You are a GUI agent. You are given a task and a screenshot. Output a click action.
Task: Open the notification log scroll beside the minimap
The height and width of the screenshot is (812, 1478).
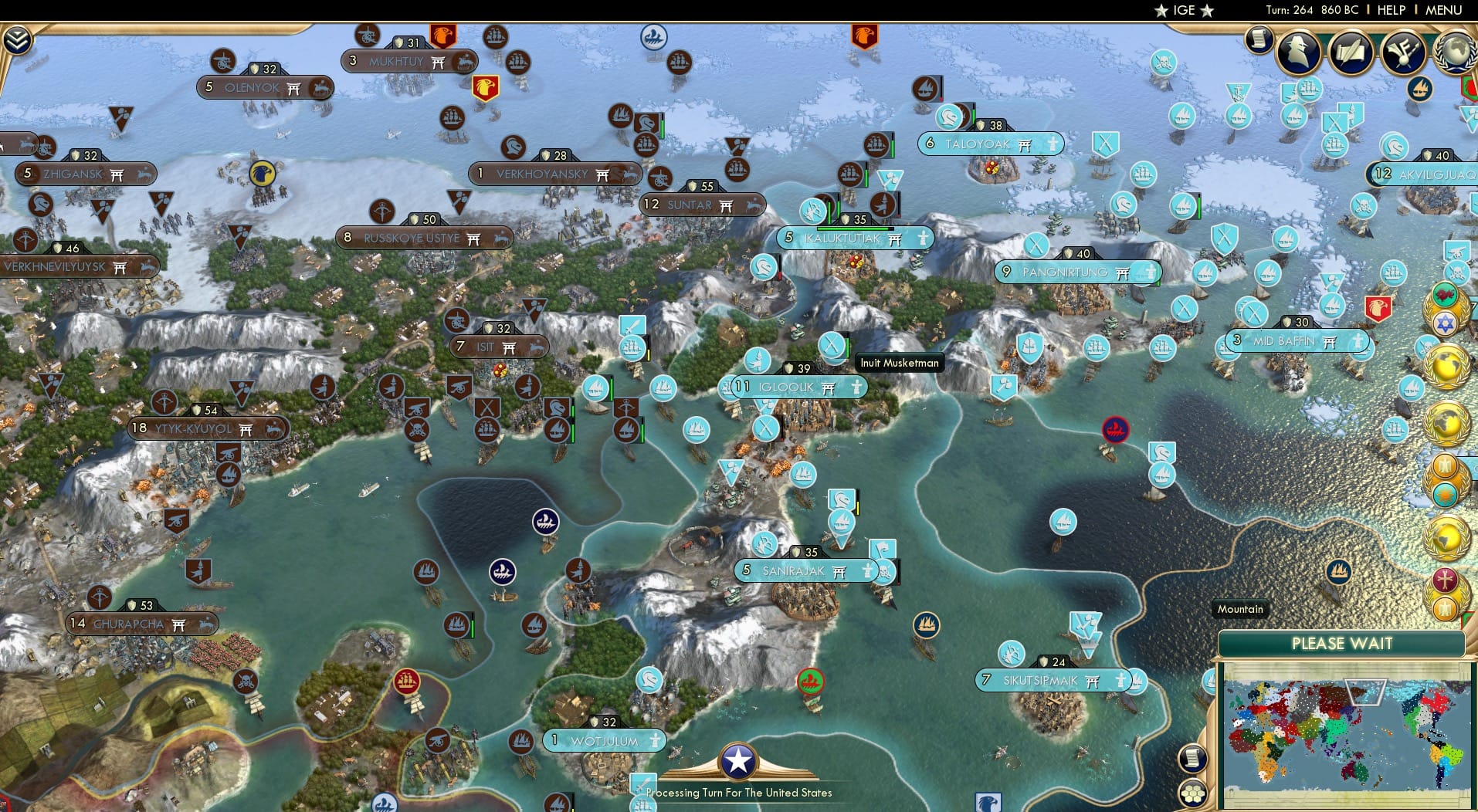pos(1192,758)
